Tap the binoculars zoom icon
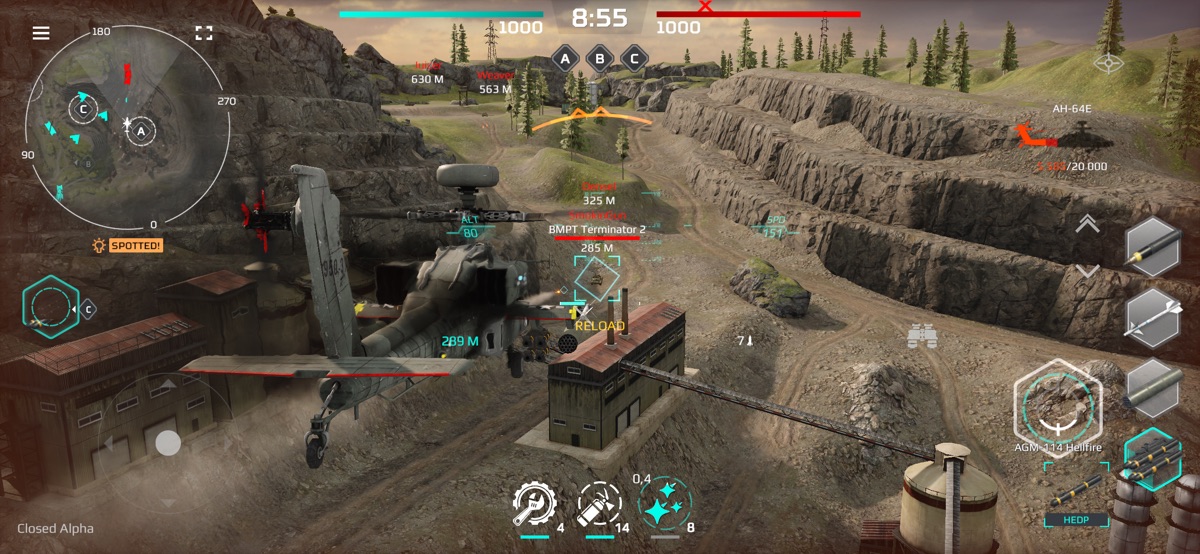1200x554 pixels. point(921,337)
